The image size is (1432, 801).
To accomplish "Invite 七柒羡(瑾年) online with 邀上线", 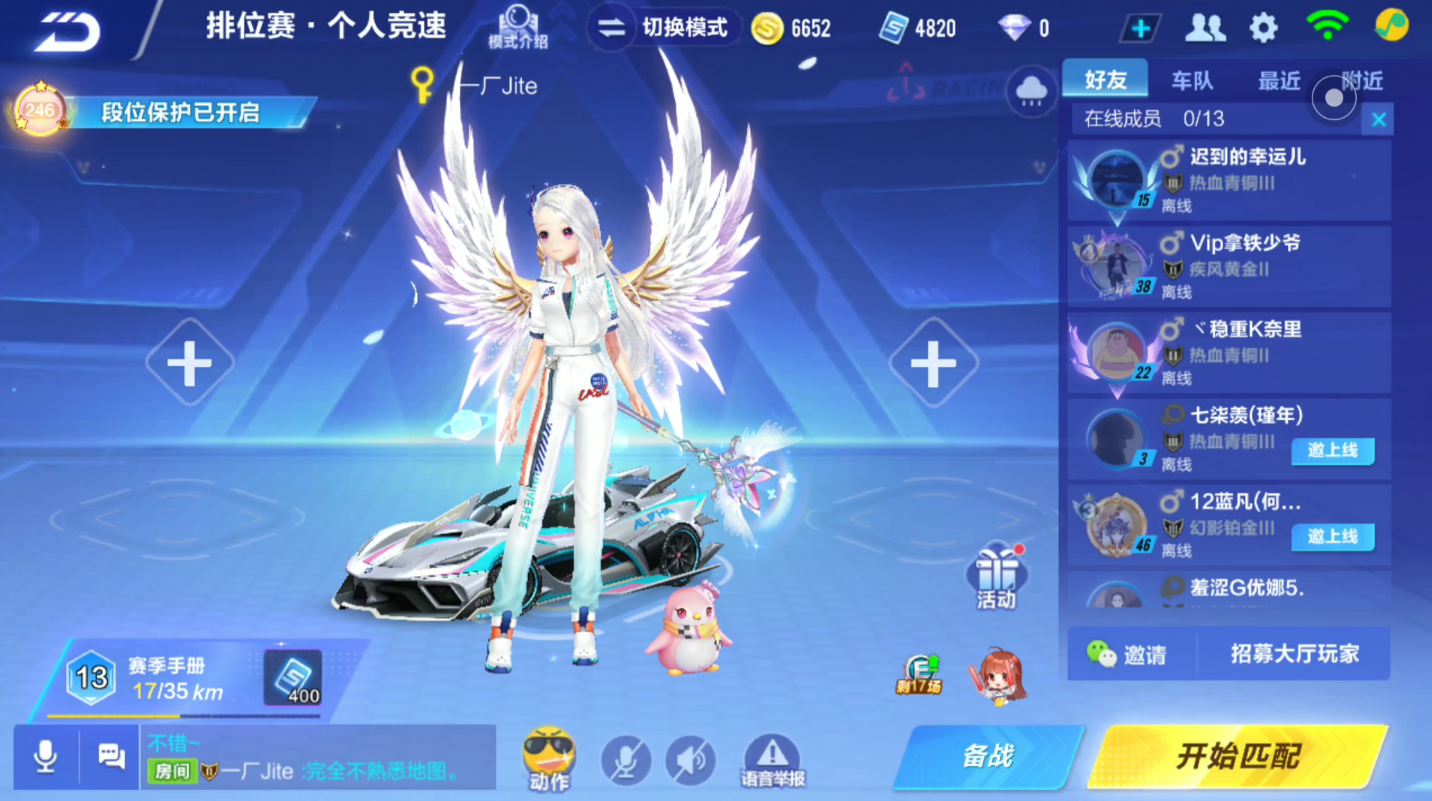I will tap(1336, 451).
